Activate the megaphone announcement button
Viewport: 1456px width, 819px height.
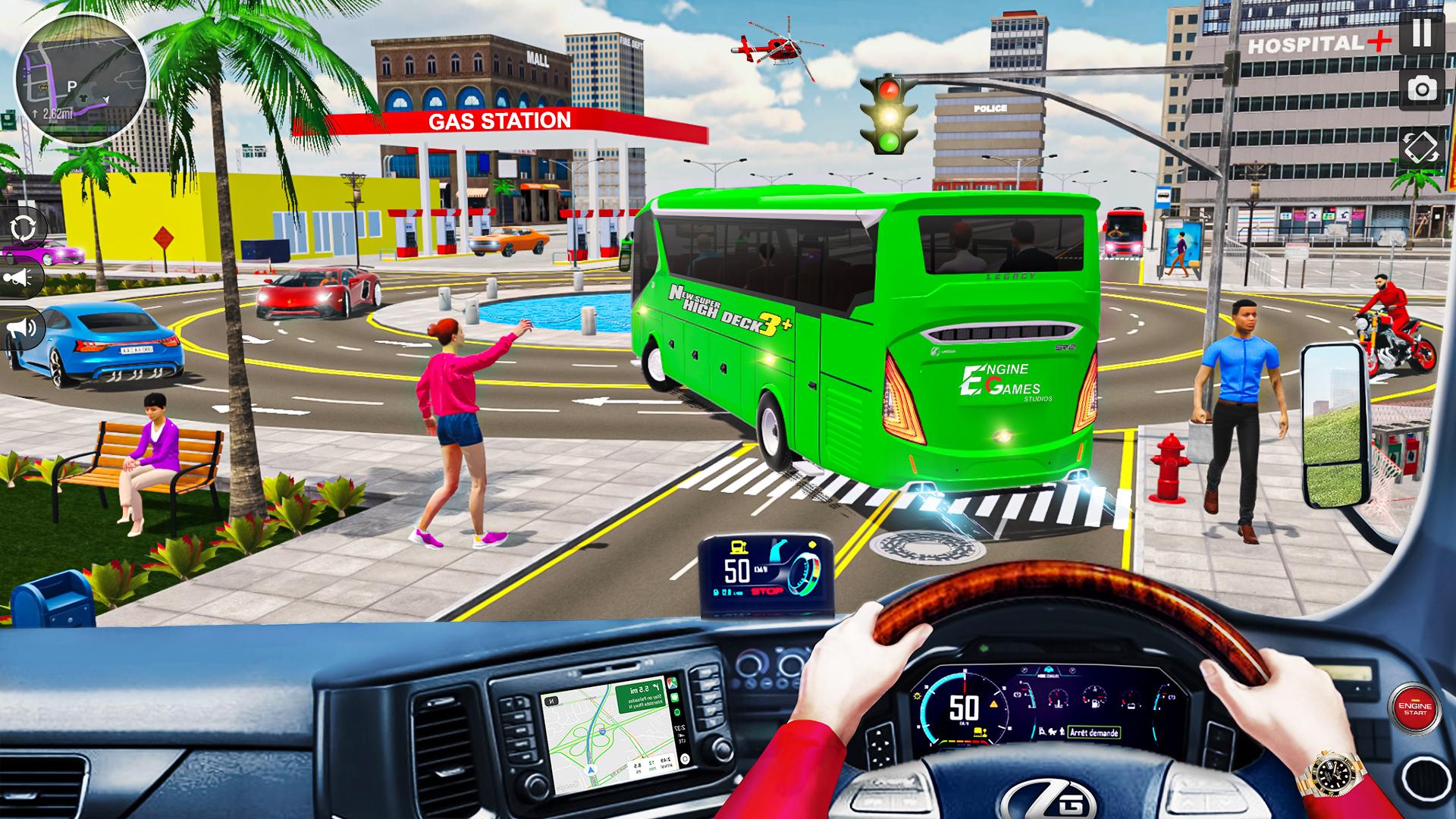[23, 328]
